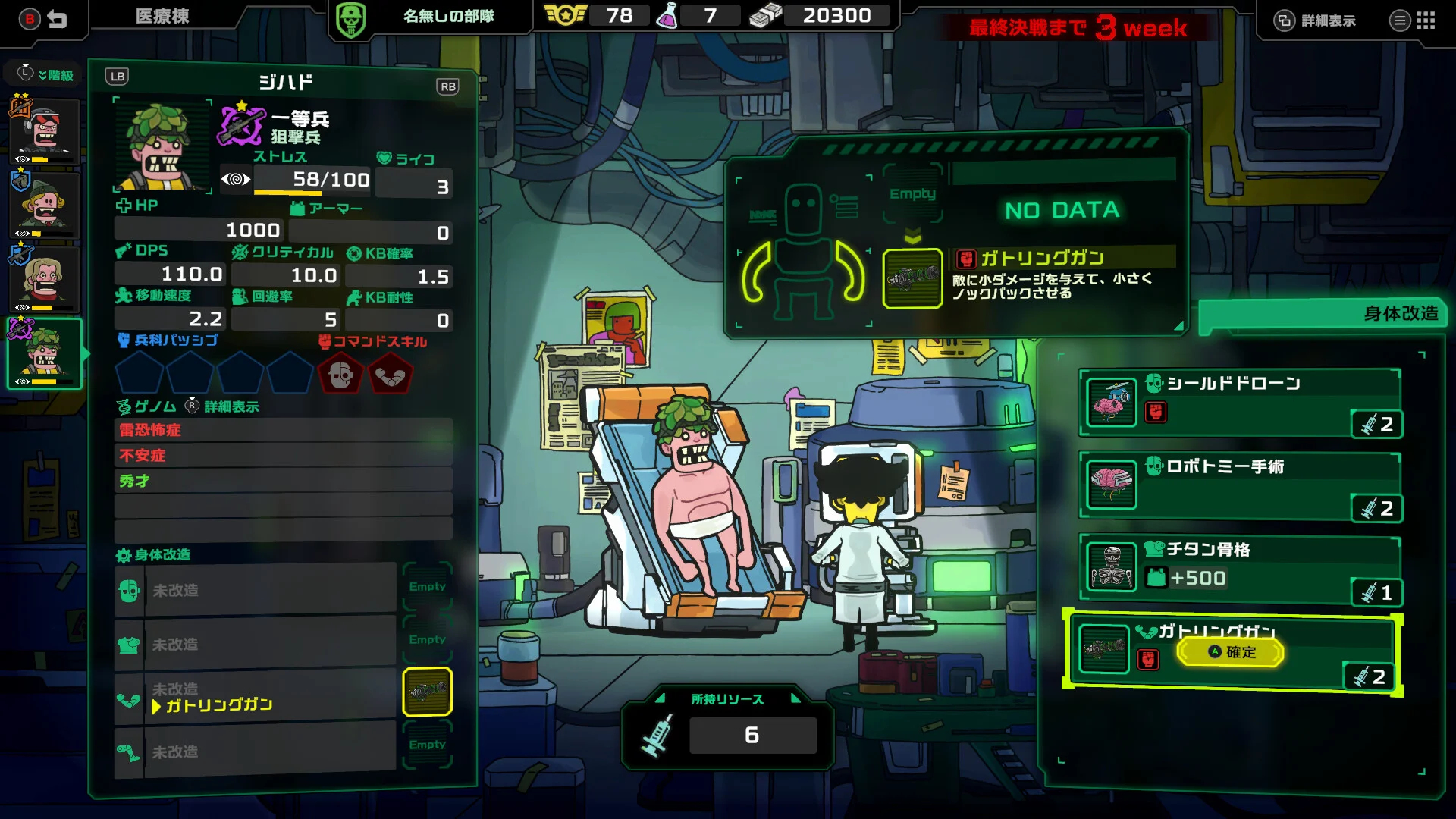1456x819 pixels.
Task: Click the gatling gun thumbnail in 身体改造 slot
Action: click(x=427, y=690)
